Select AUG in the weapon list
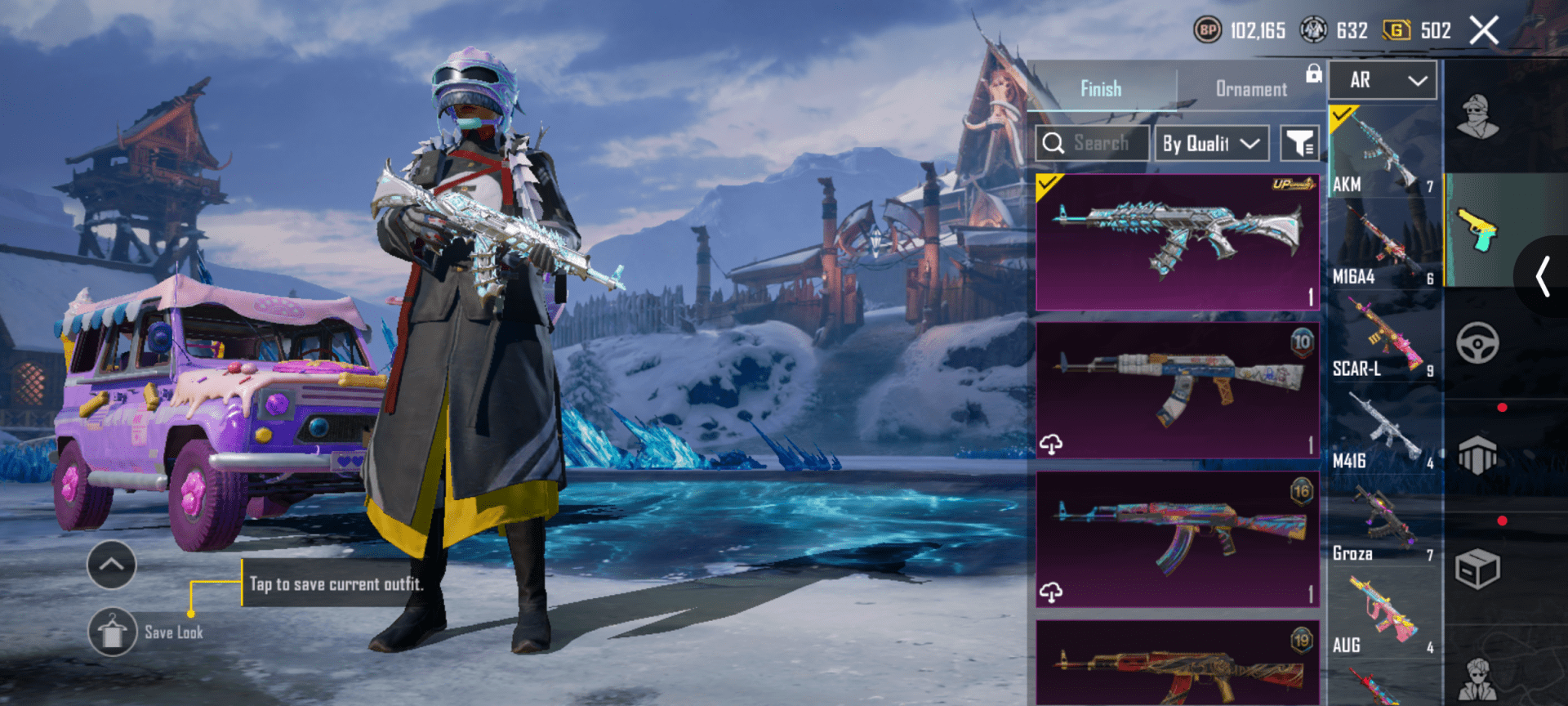1568x706 pixels. coord(1383,614)
